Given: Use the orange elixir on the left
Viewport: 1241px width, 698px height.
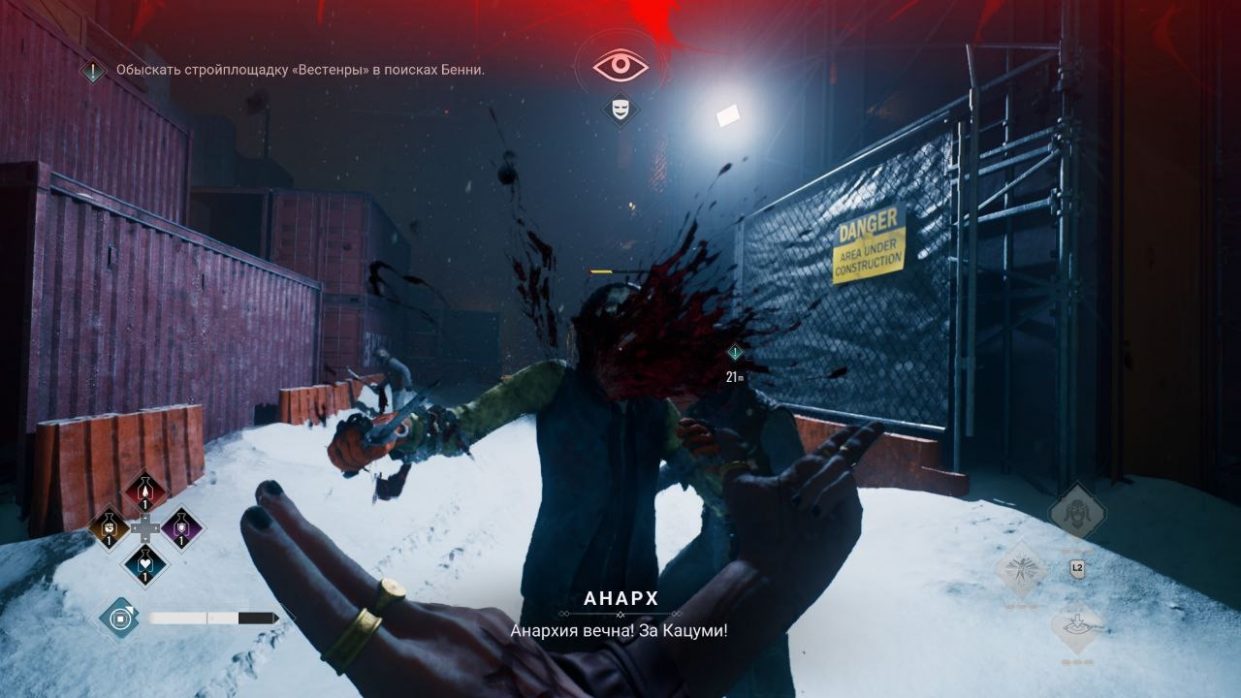Looking at the screenshot, I should pyautogui.click(x=109, y=526).
